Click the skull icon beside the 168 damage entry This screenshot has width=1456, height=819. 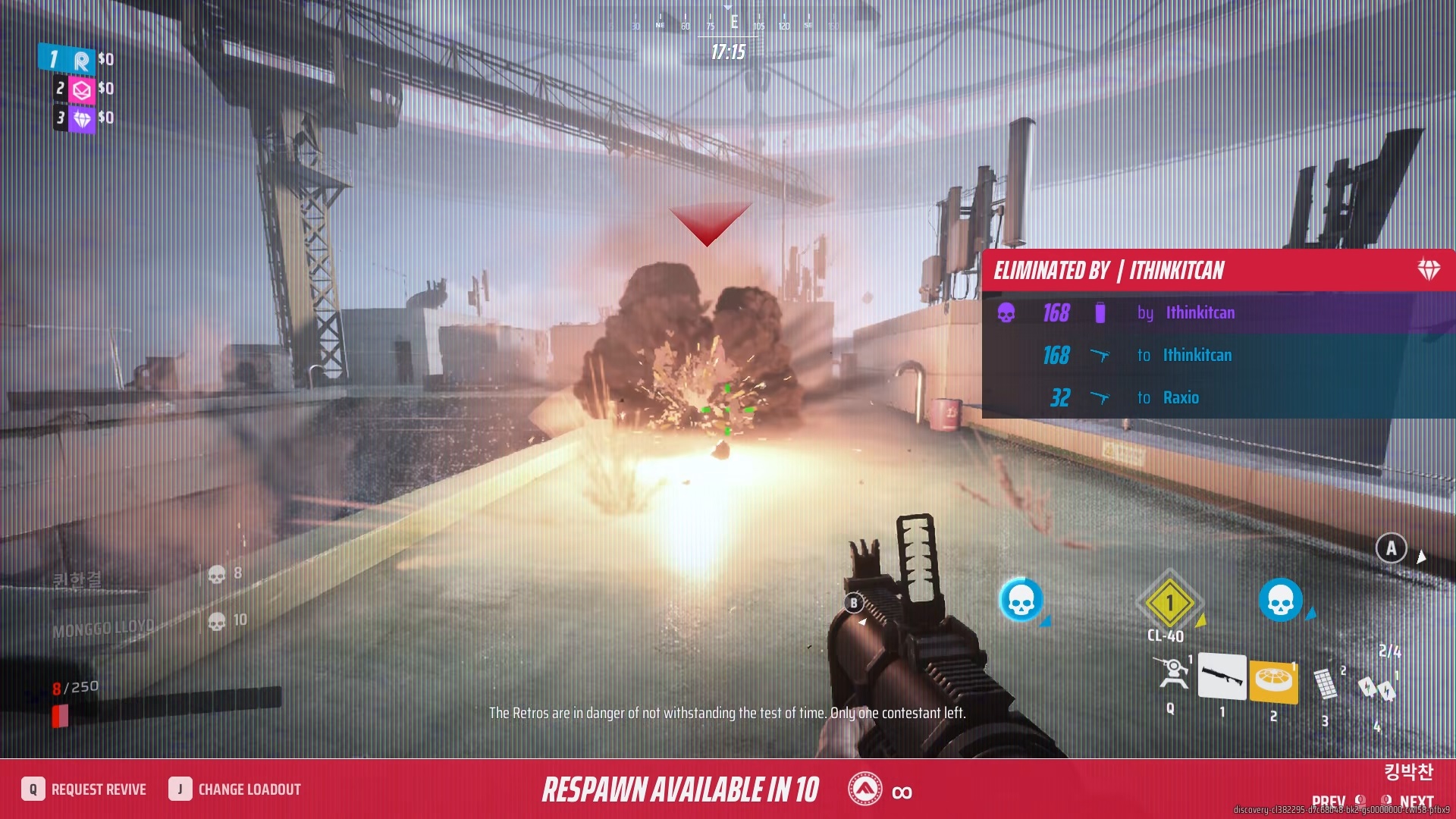(1006, 313)
